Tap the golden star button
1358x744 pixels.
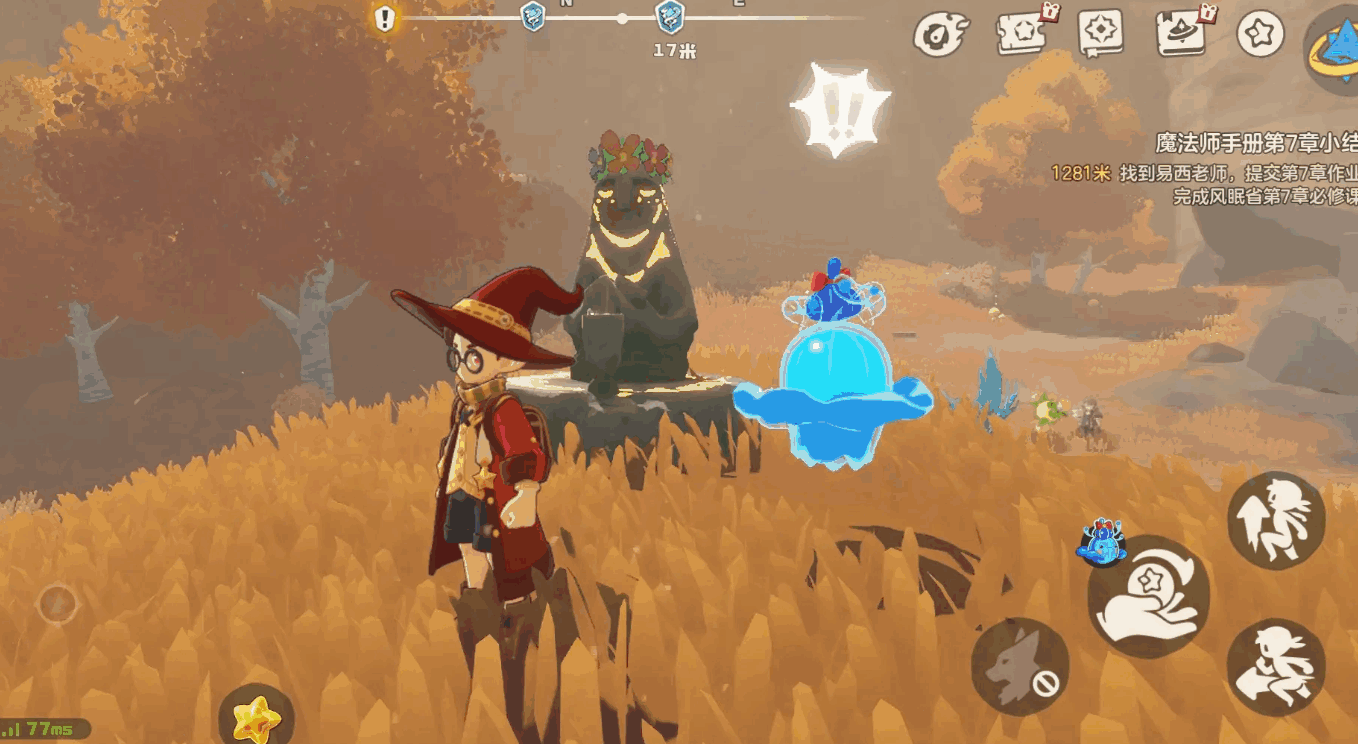255,716
